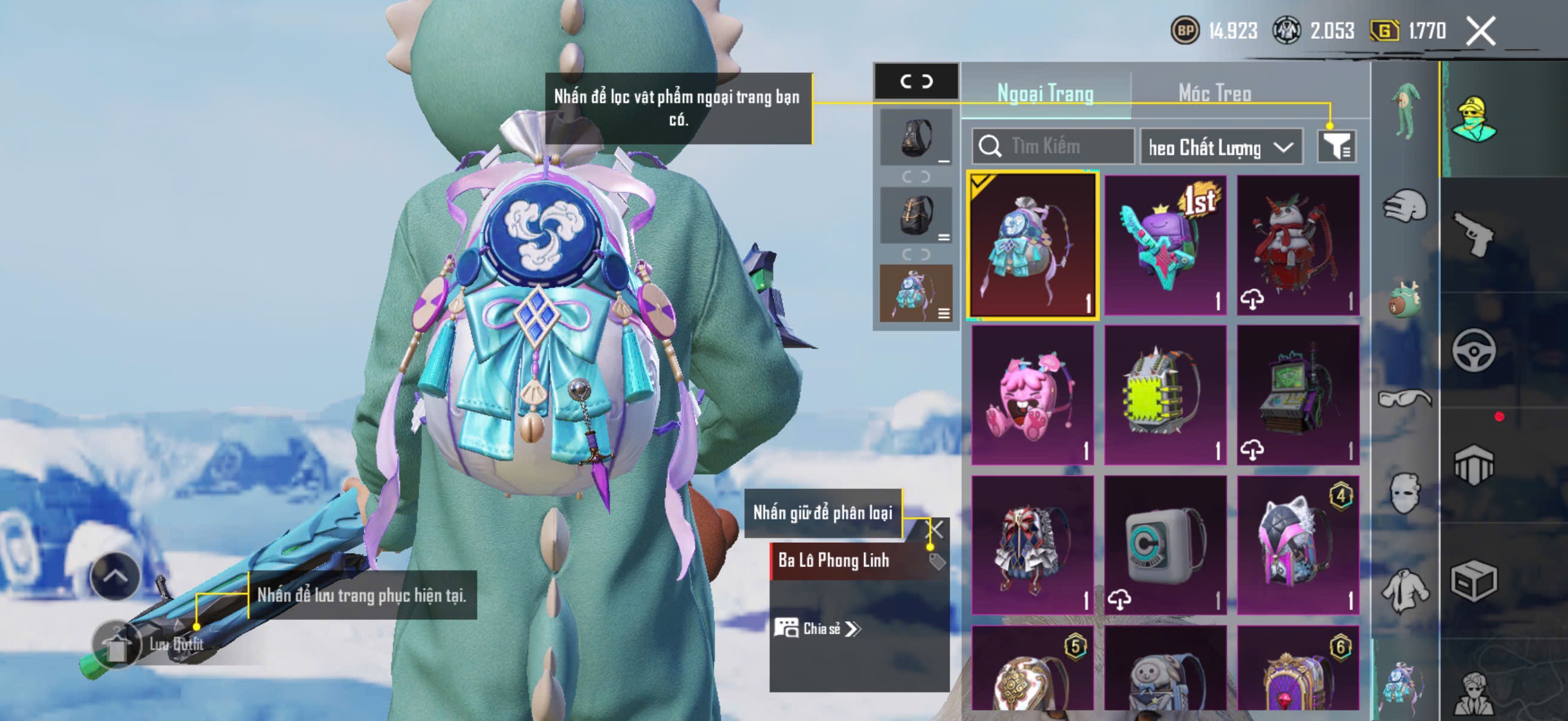Viewport: 1568px width, 721px height.
Task: Select the spiked yellow-green backpack skin
Action: point(1165,395)
